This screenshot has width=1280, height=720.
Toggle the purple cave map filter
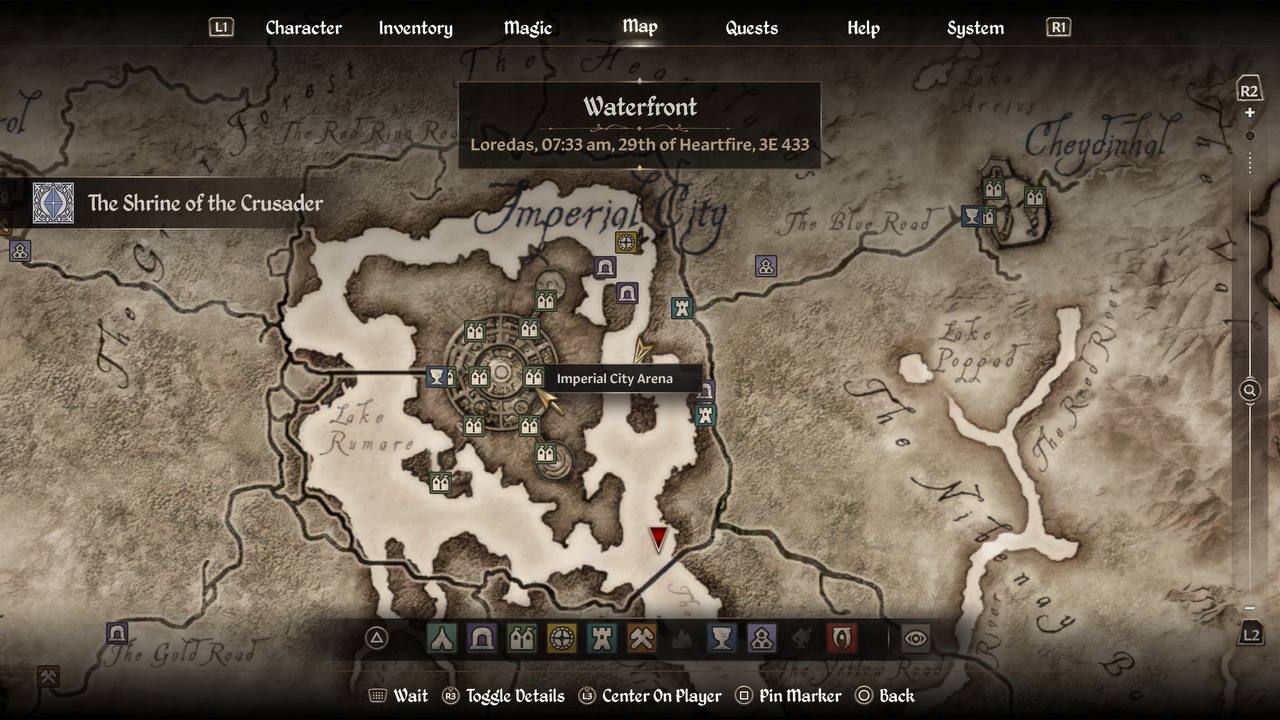point(482,638)
